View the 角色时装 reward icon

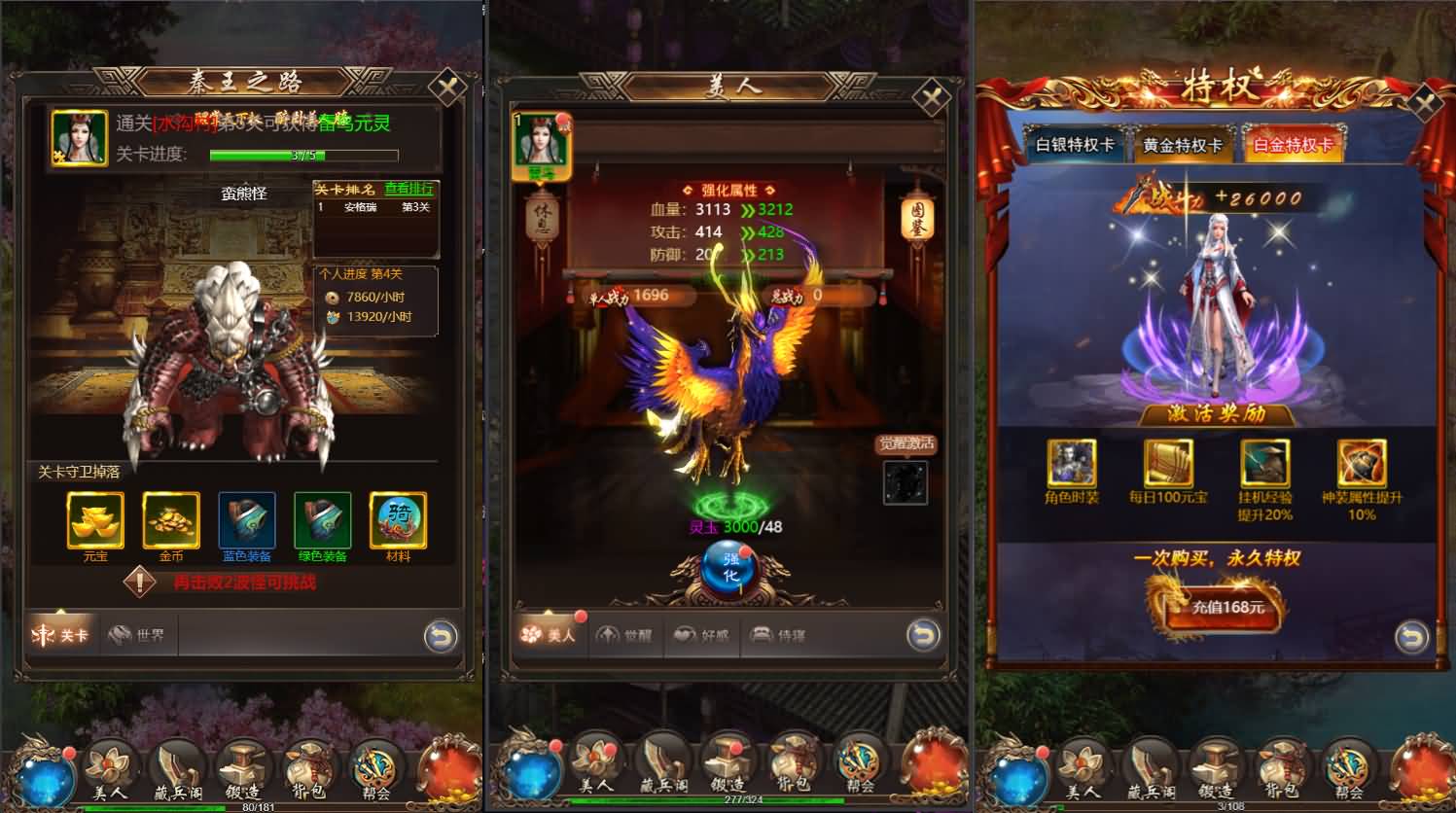point(1071,463)
